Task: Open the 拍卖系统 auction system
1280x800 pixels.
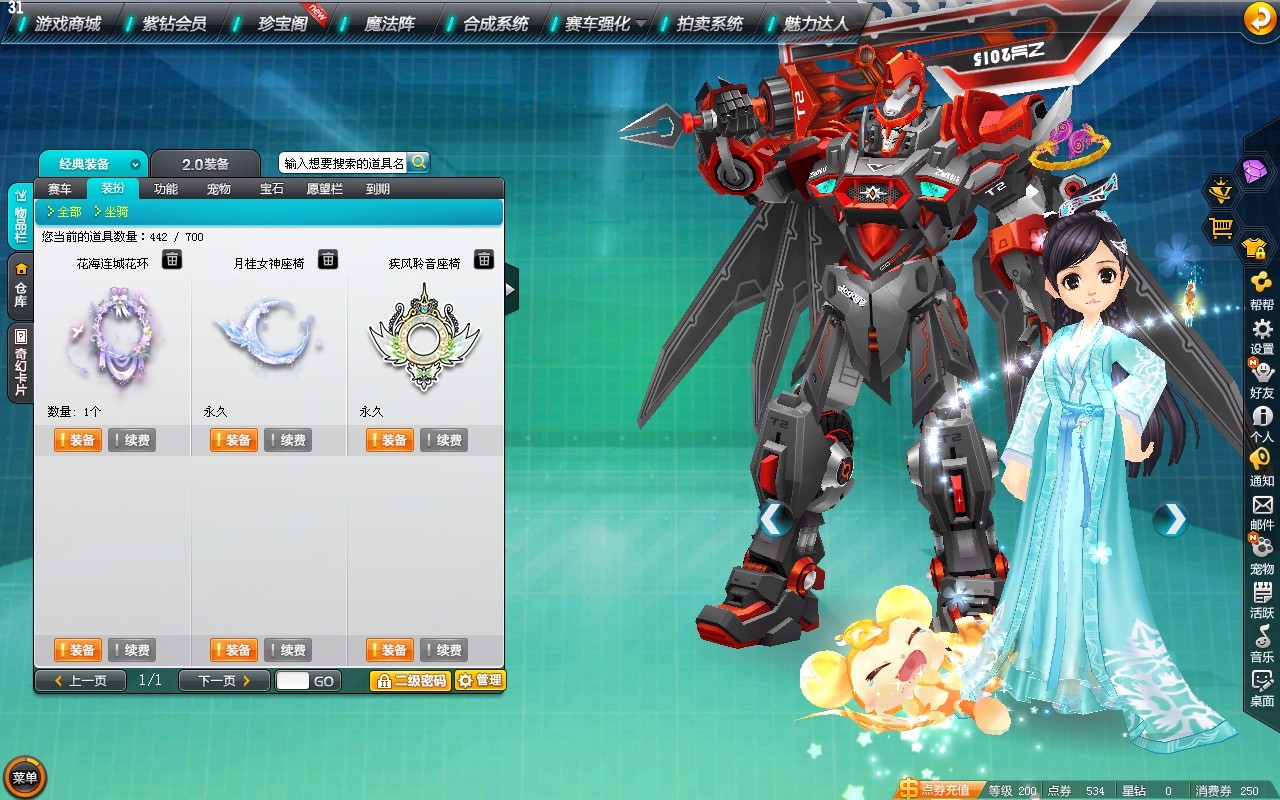Action: (709, 23)
